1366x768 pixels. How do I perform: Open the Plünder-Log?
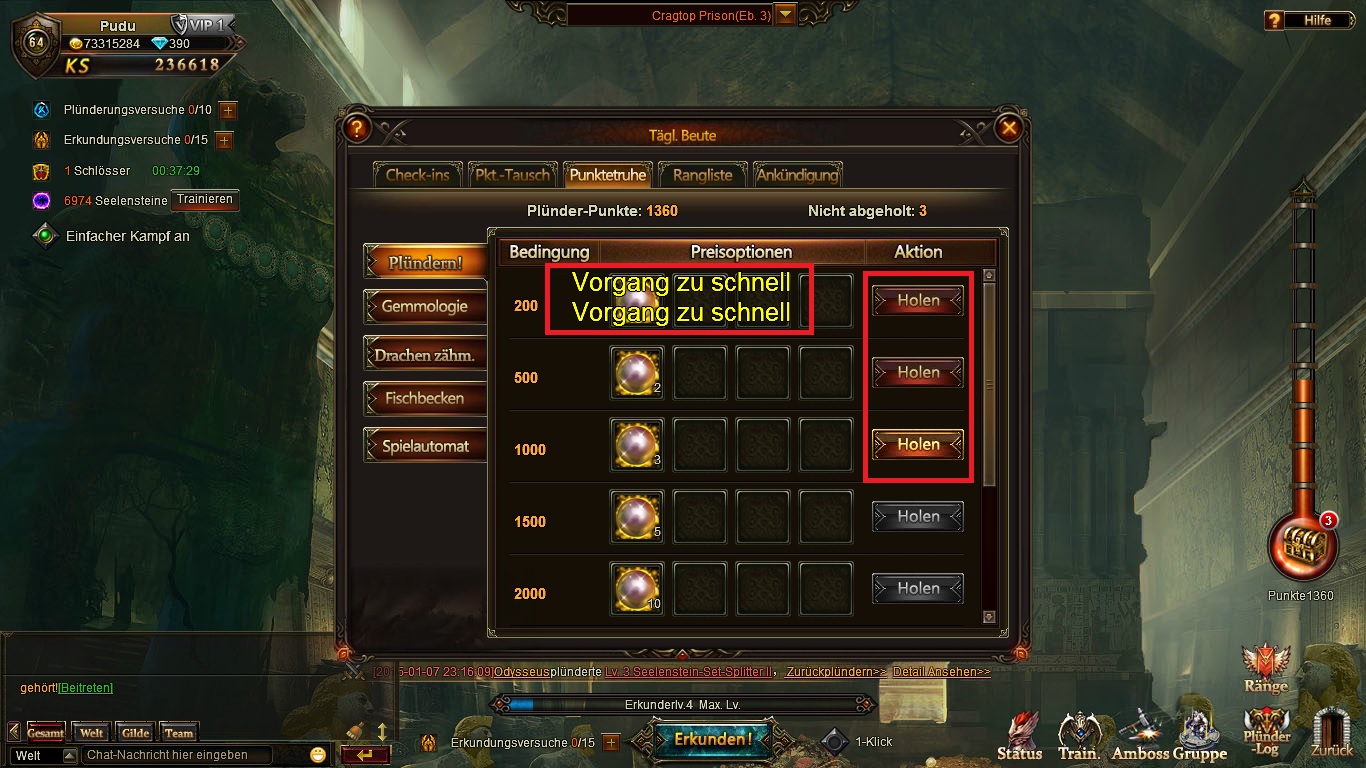tap(1265, 733)
